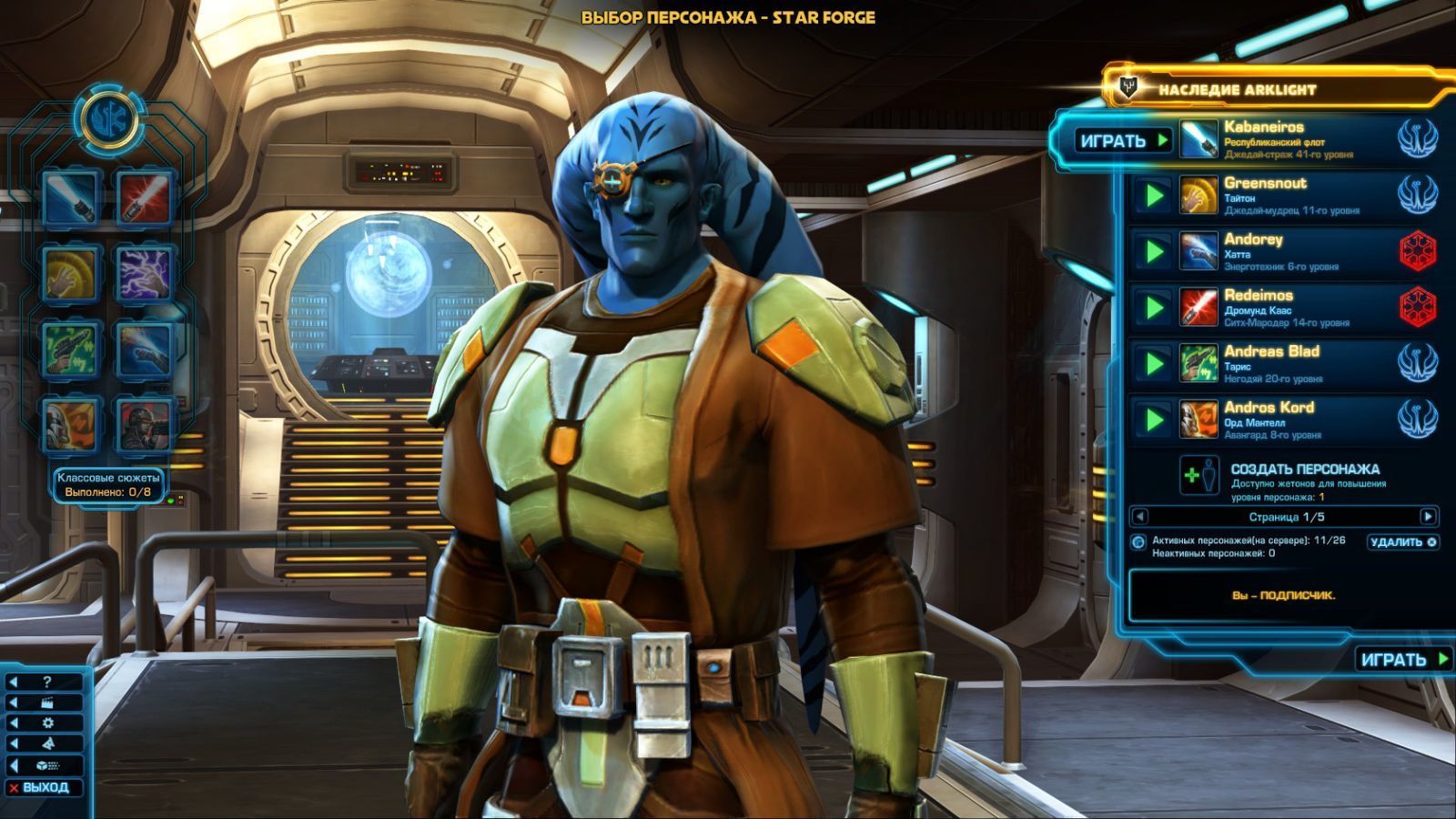Viewport: 1456px width, 819px height.
Task: Choose the Andorey character
Action: click(1290, 251)
